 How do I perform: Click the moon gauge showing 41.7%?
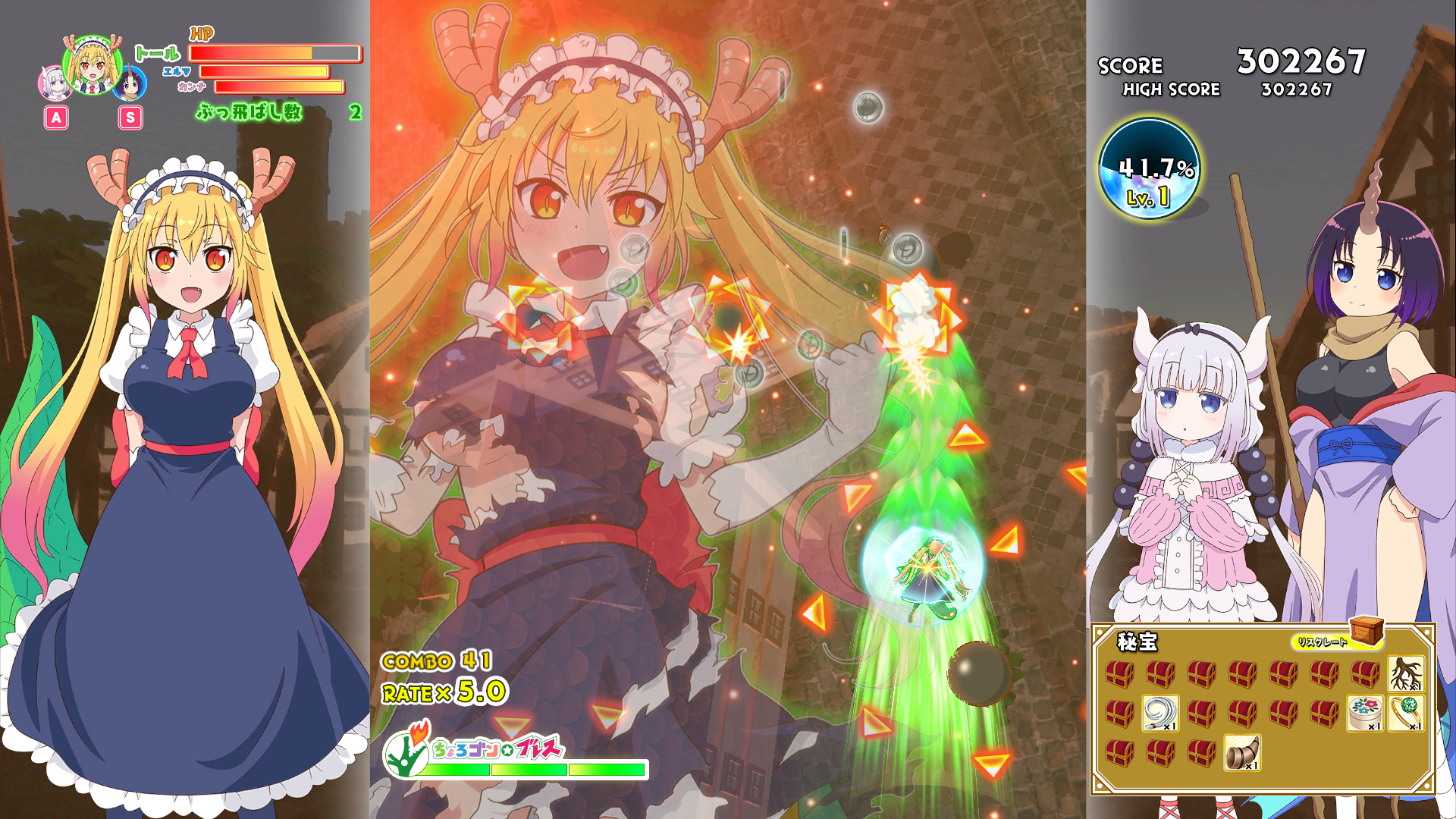tap(1150, 171)
